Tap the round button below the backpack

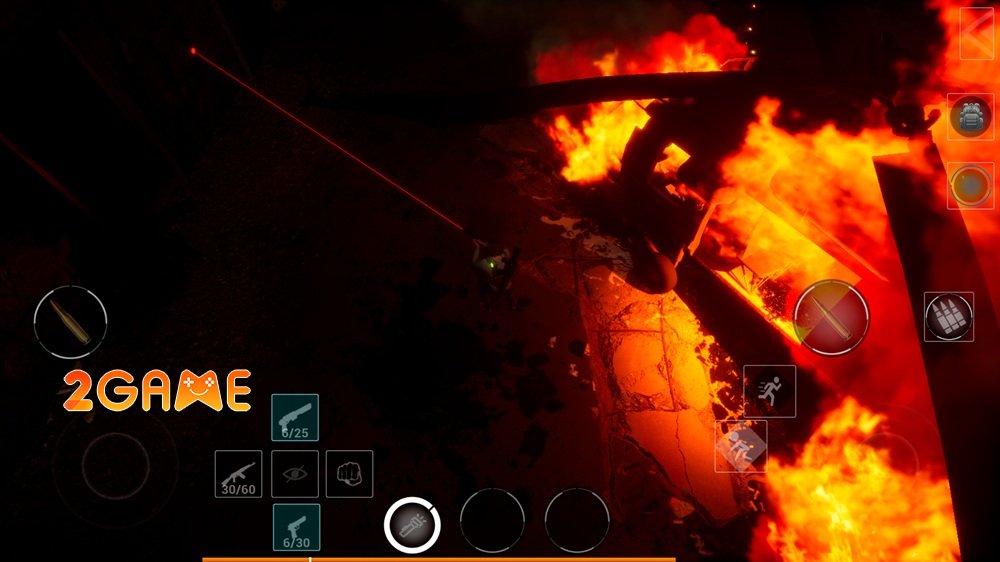pos(970,186)
